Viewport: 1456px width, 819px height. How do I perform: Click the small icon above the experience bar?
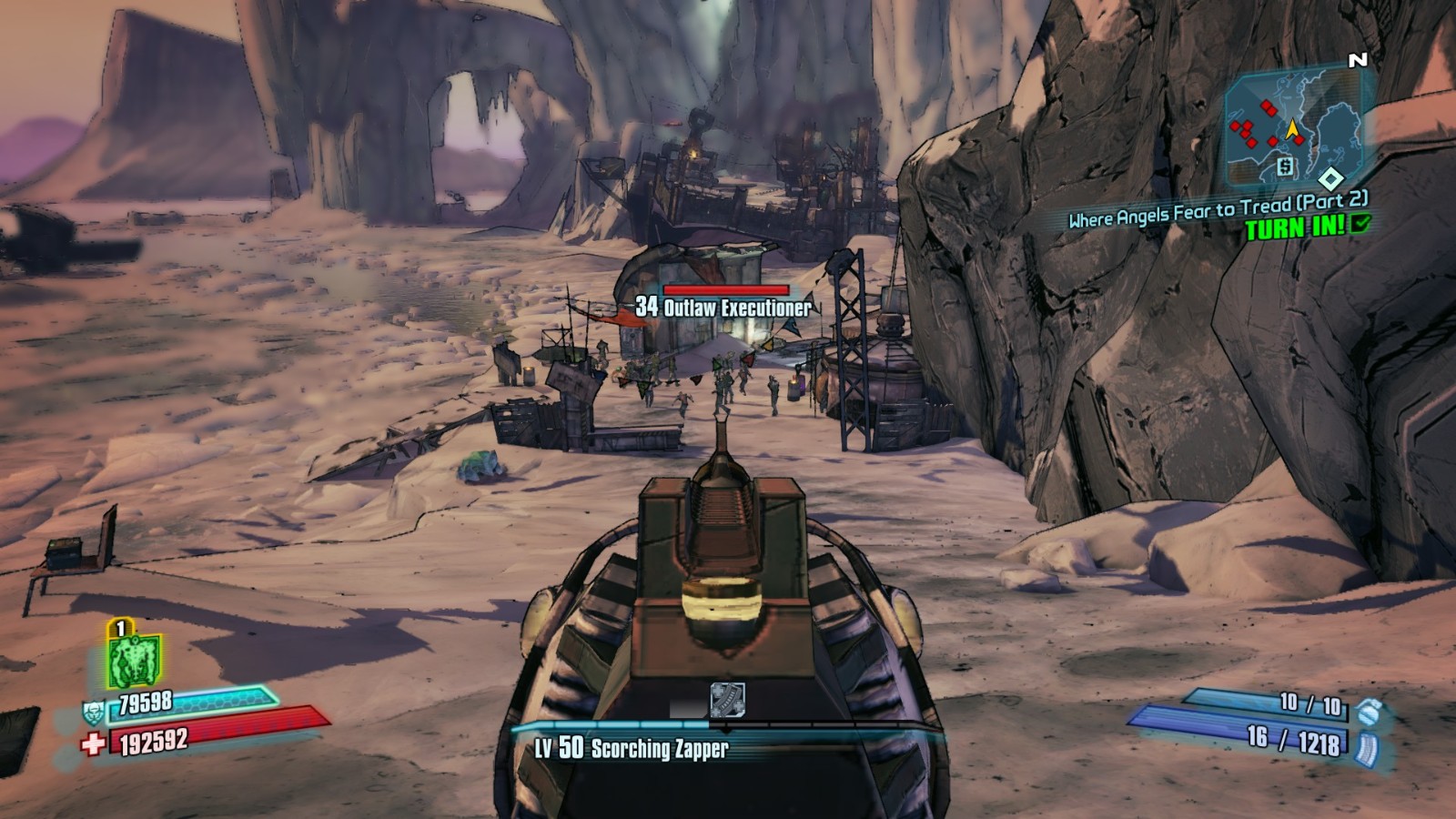[727, 700]
